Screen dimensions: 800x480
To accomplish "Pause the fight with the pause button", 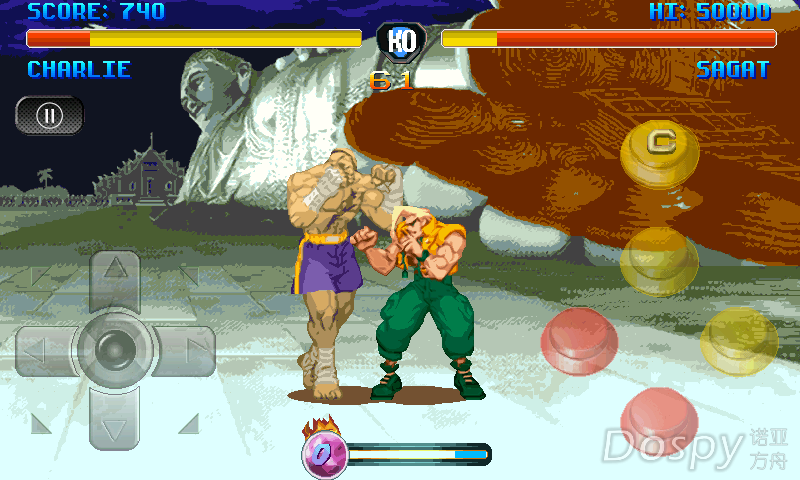I will 49,115.
